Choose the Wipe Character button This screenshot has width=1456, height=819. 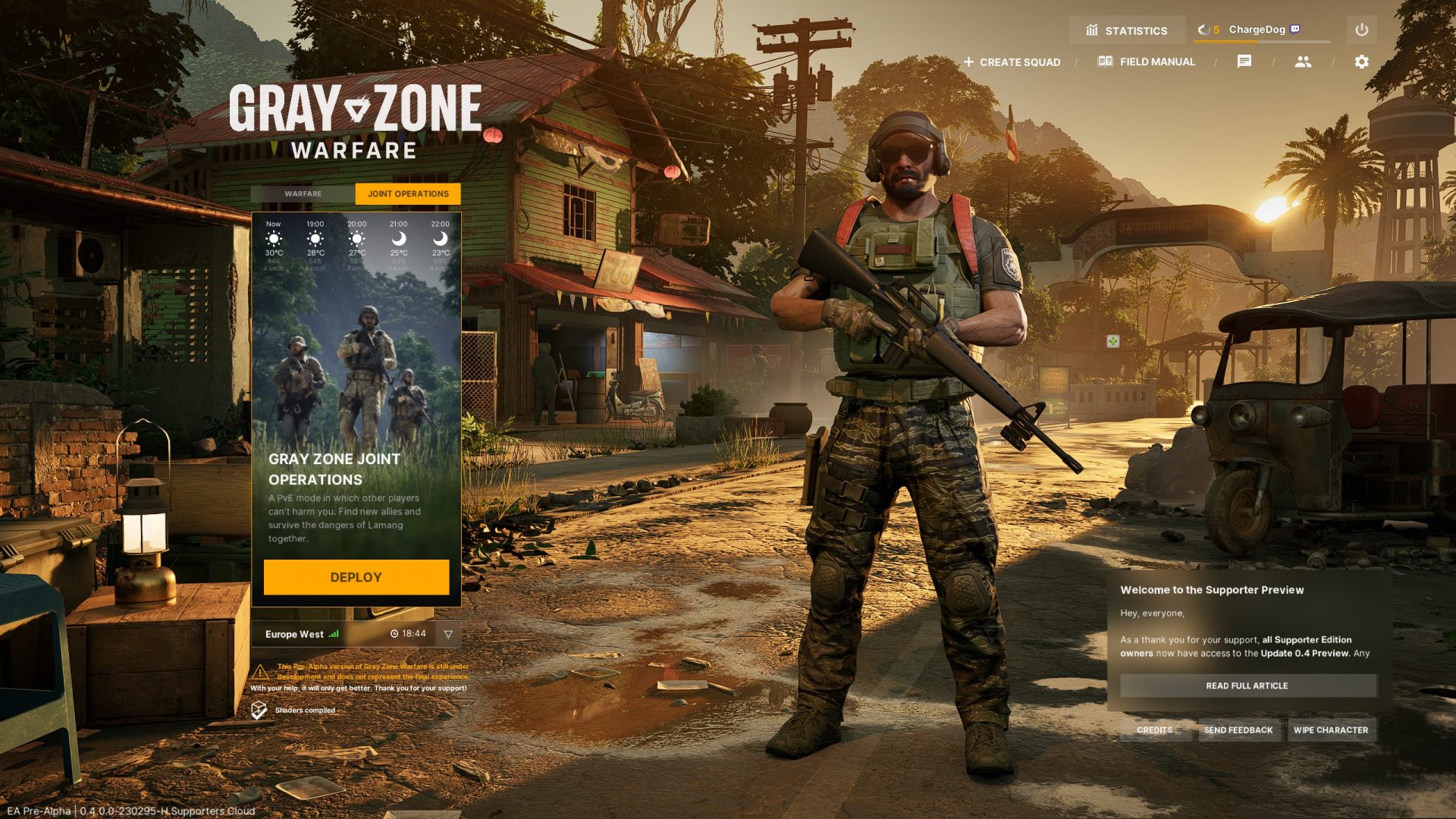pos(1331,730)
